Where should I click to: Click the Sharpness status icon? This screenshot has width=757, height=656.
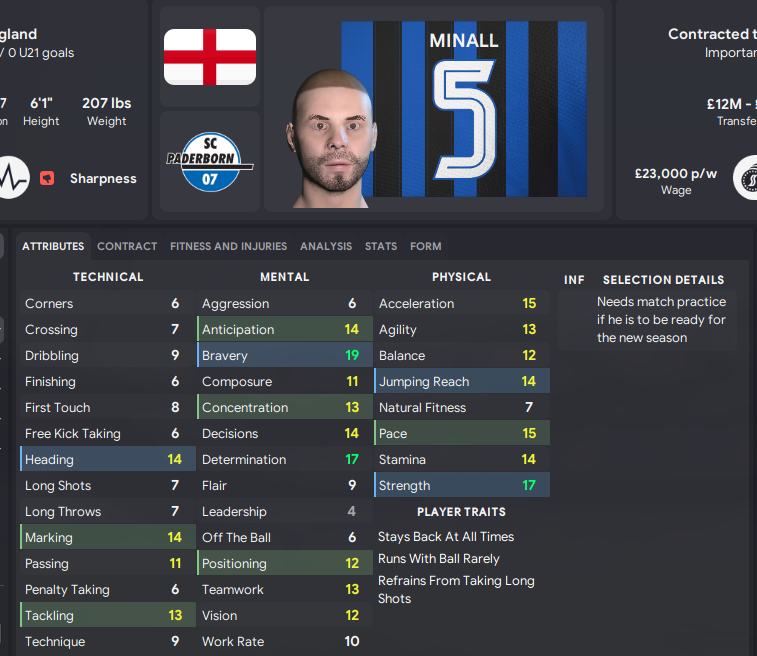point(46,179)
